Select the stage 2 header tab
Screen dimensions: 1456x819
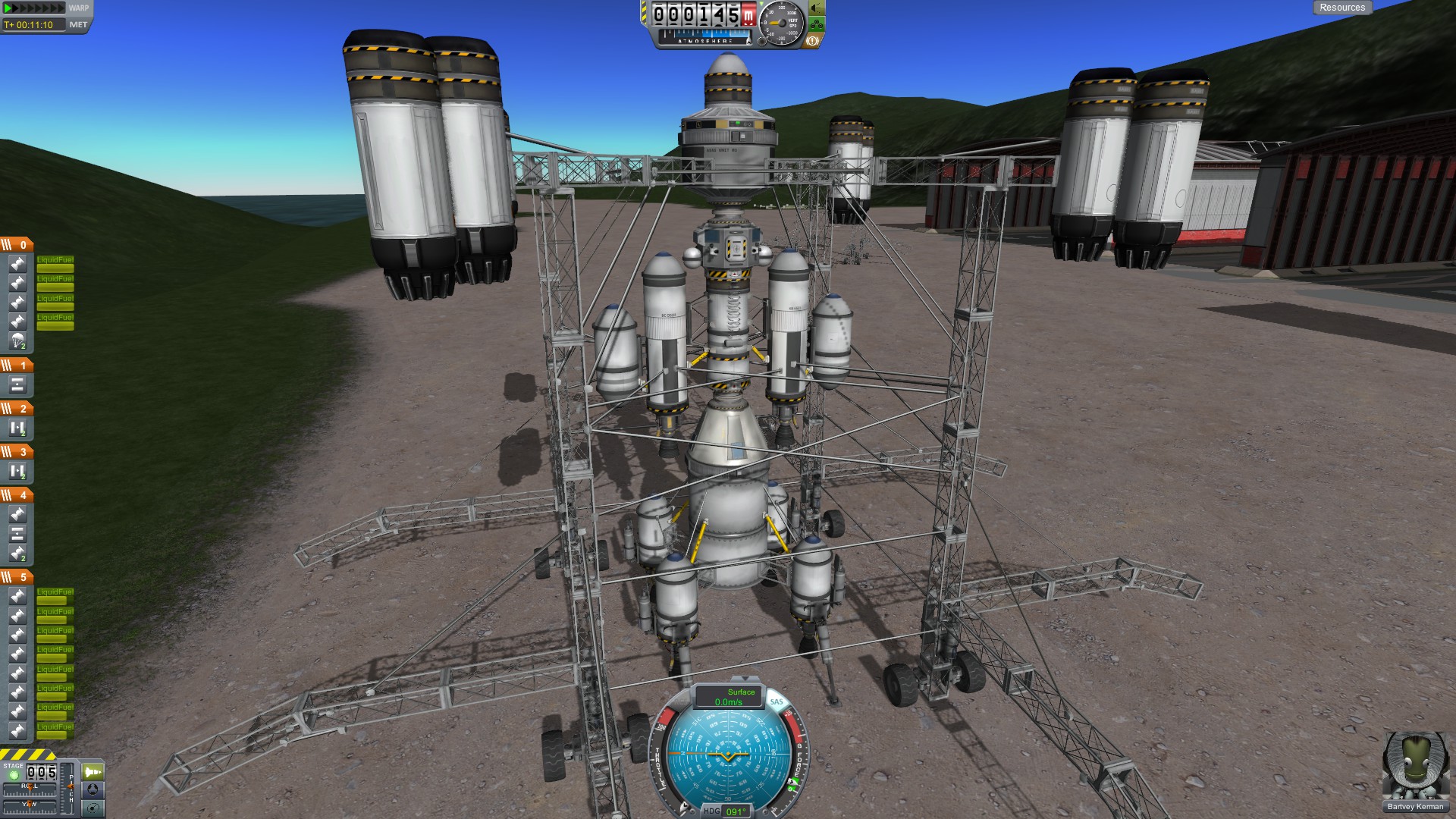click(17, 409)
